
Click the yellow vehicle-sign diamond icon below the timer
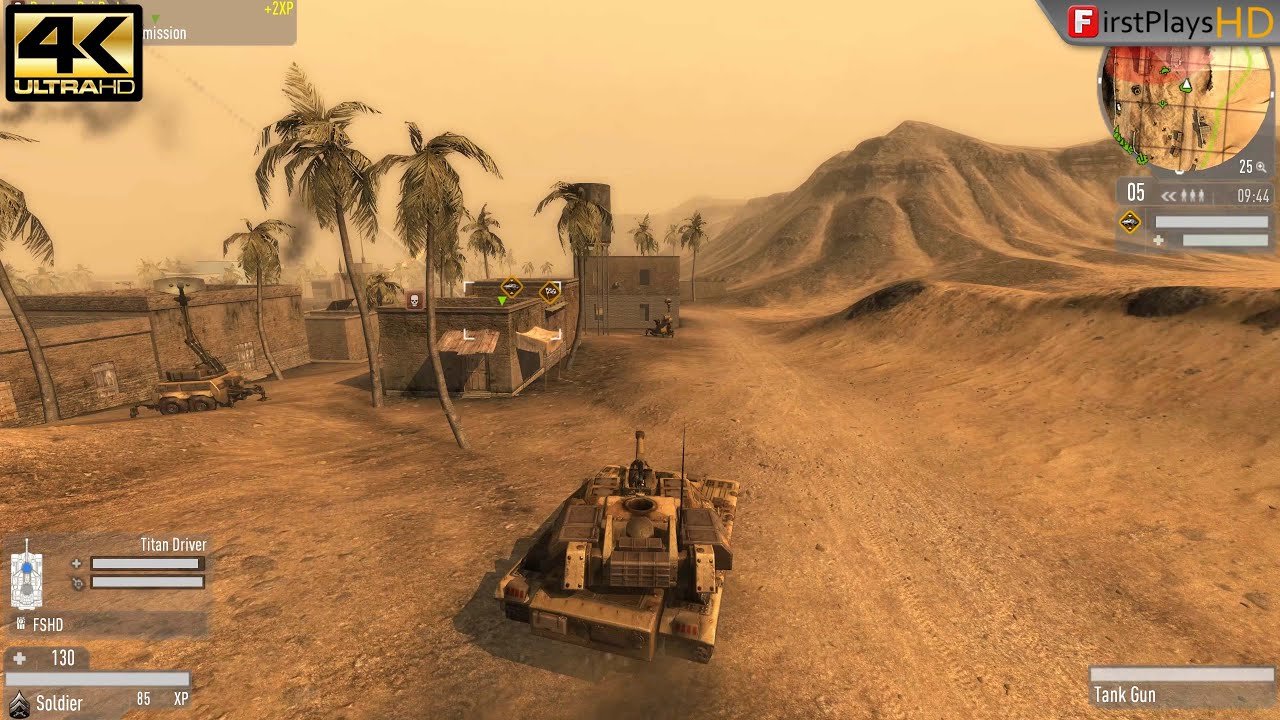click(x=1130, y=221)
